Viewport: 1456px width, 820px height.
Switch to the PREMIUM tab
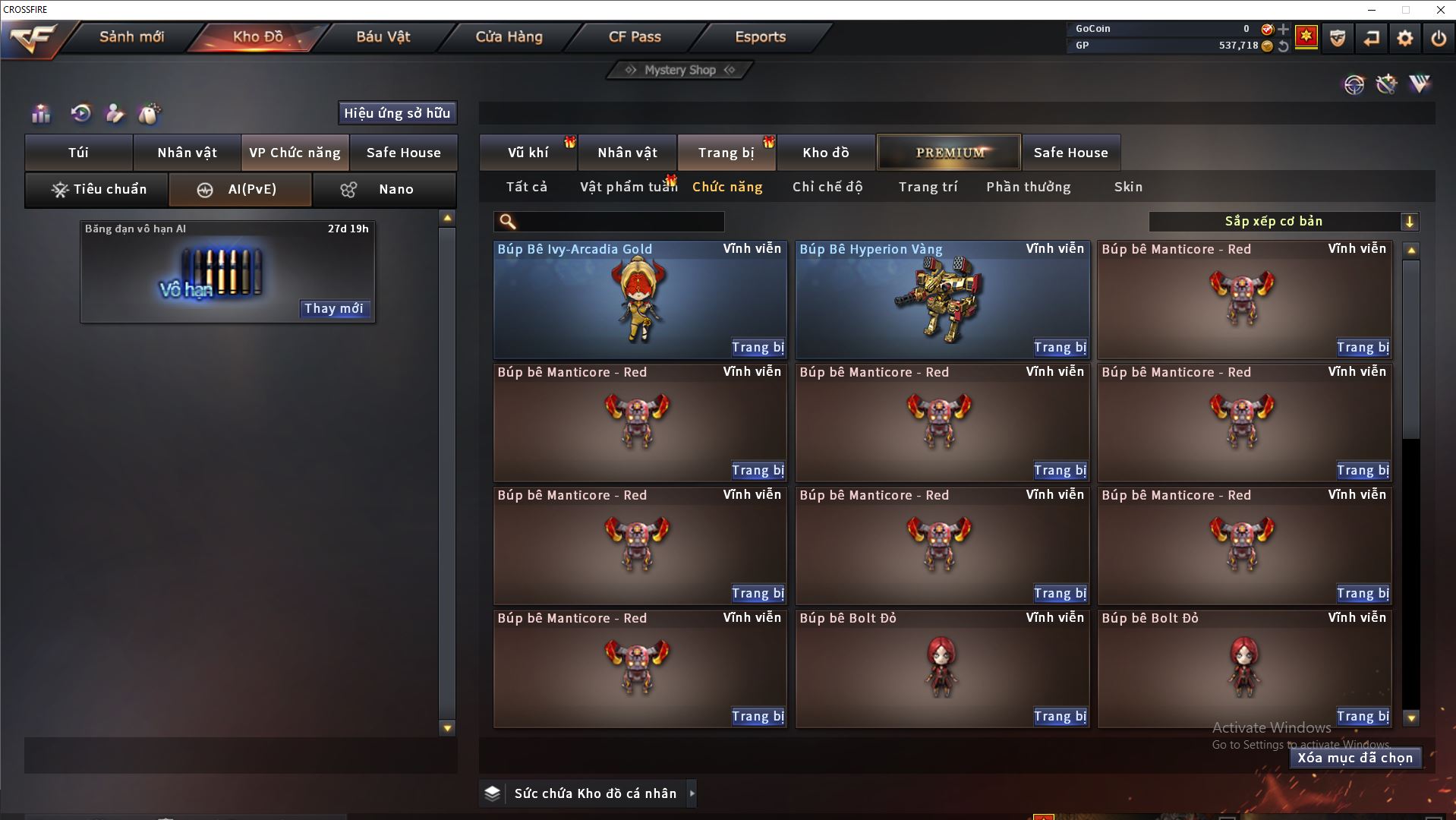tap(950, 153)
